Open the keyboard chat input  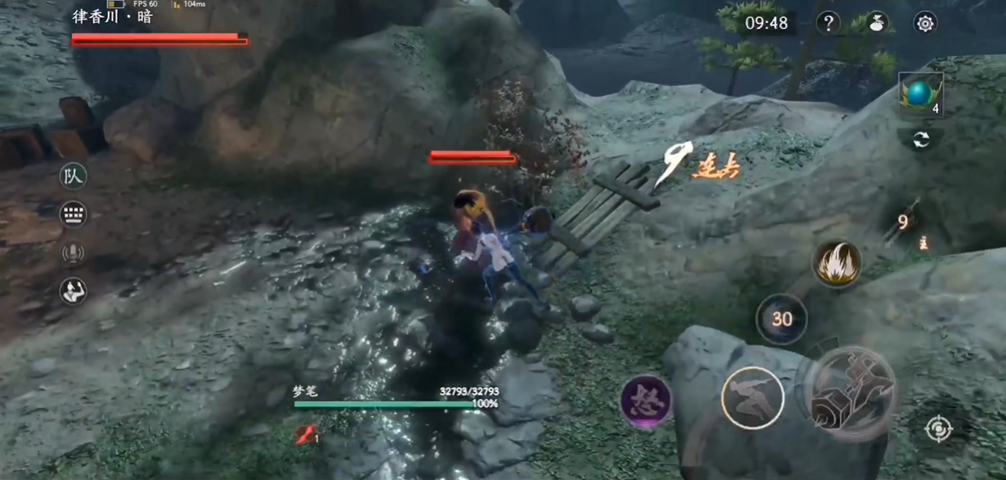click(x=73, y=214)
